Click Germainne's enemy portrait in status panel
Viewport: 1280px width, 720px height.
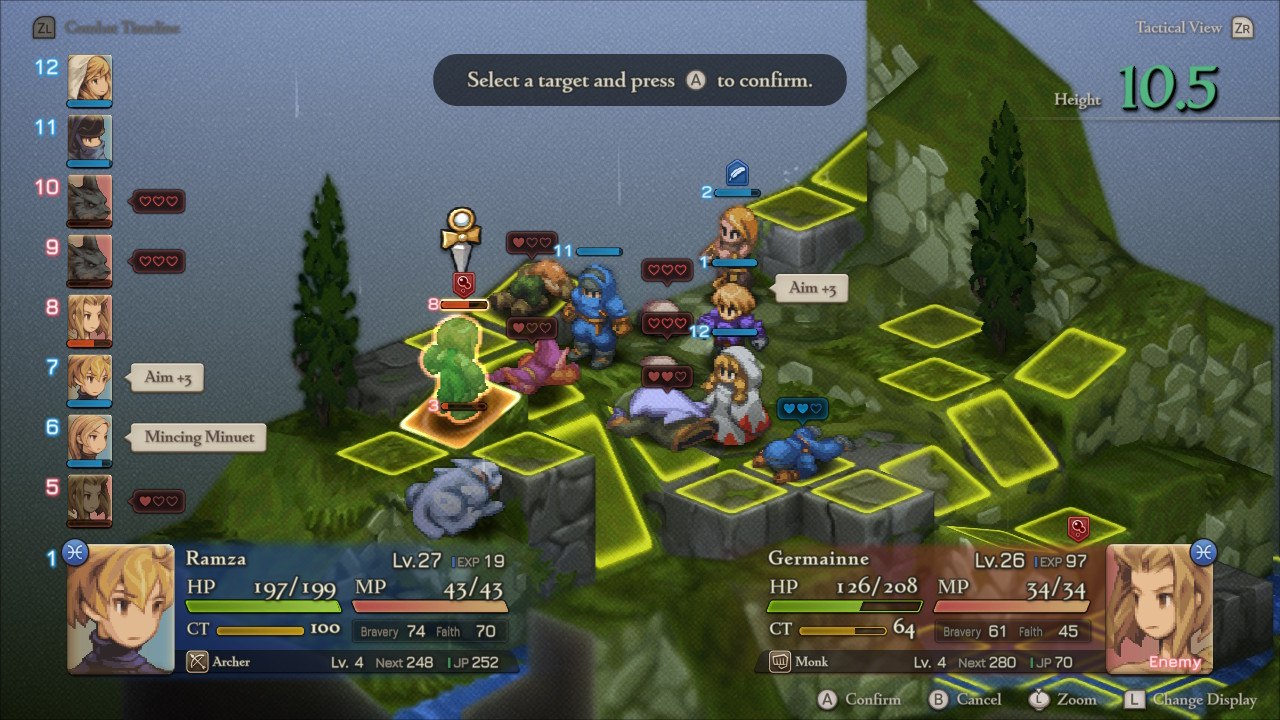pyautogui.click(x=1159, y=608)
